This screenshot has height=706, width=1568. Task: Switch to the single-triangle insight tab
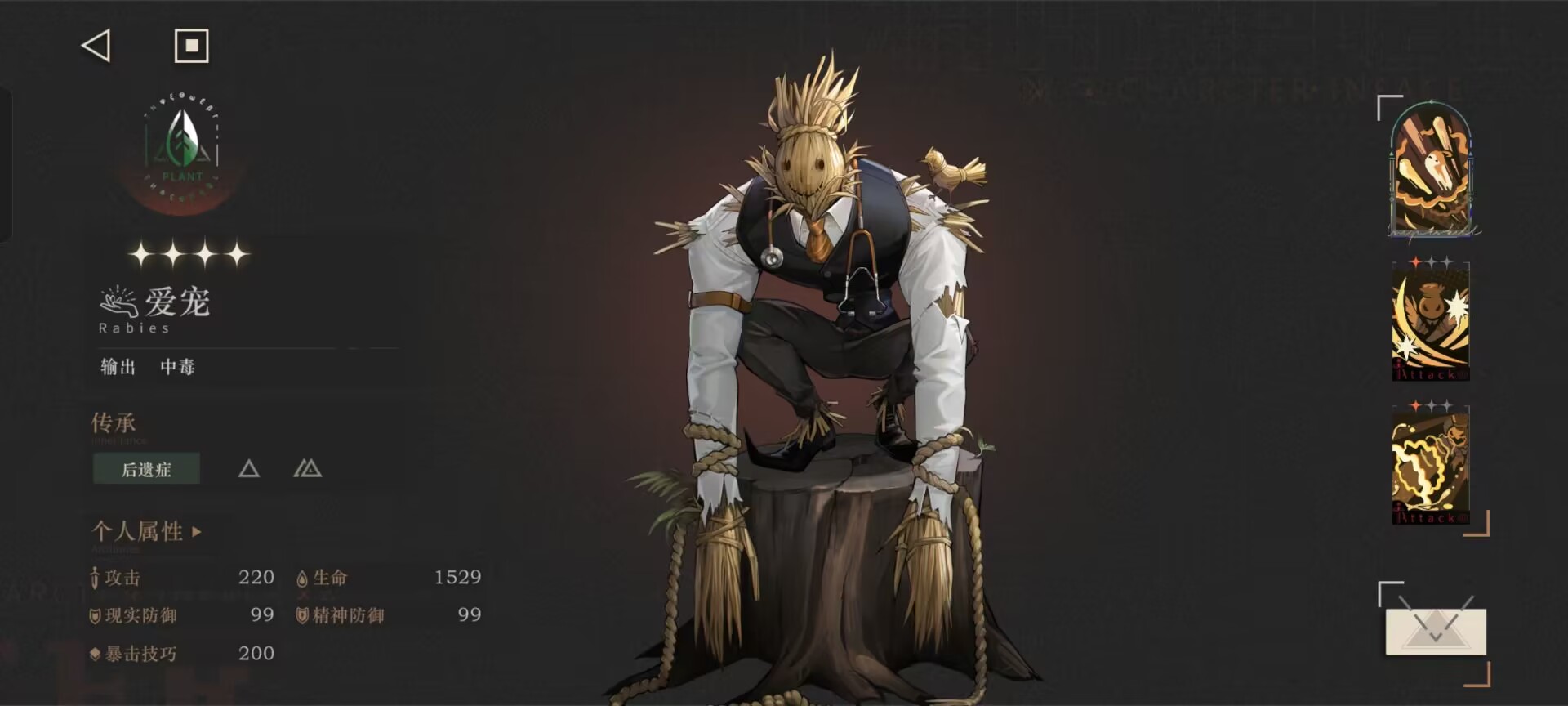point(249,469)
